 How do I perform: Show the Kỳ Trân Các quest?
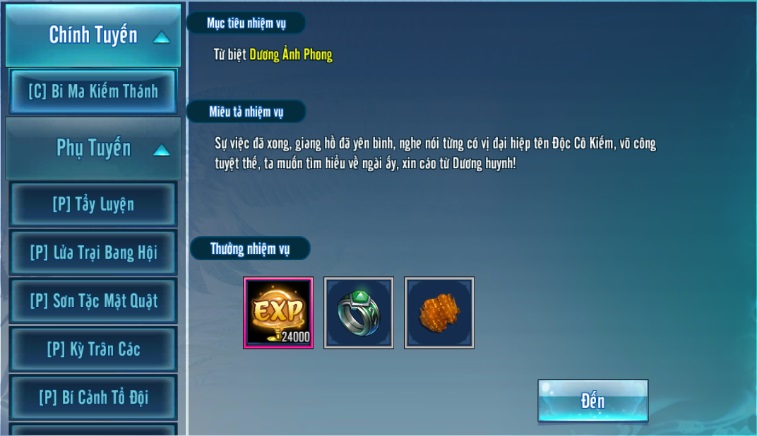click(x=93, y=349)
